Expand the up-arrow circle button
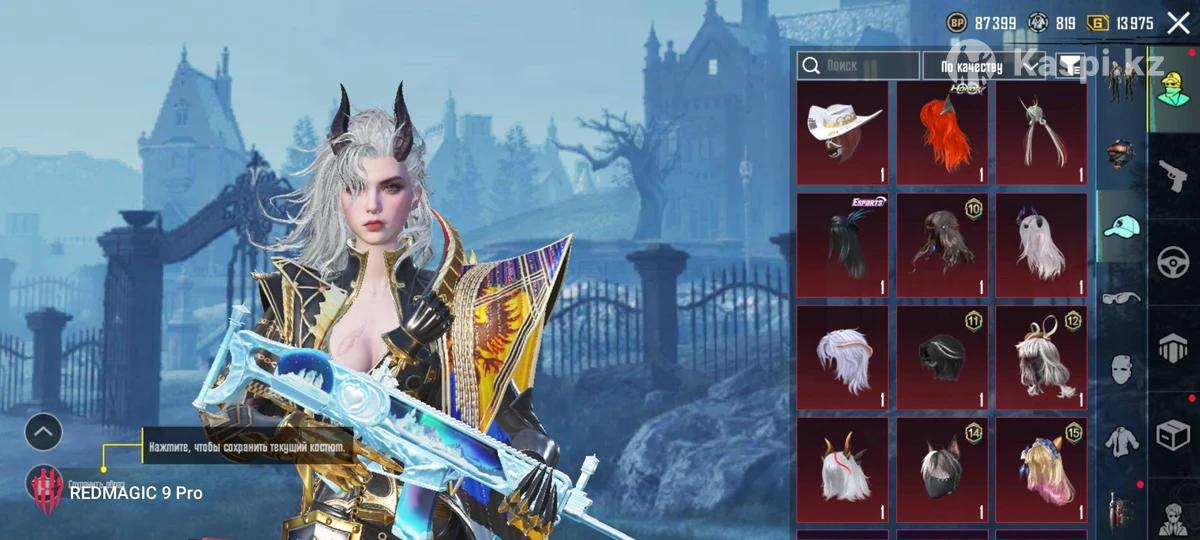The image size is (1200, 540). click(x=43, y=432)
